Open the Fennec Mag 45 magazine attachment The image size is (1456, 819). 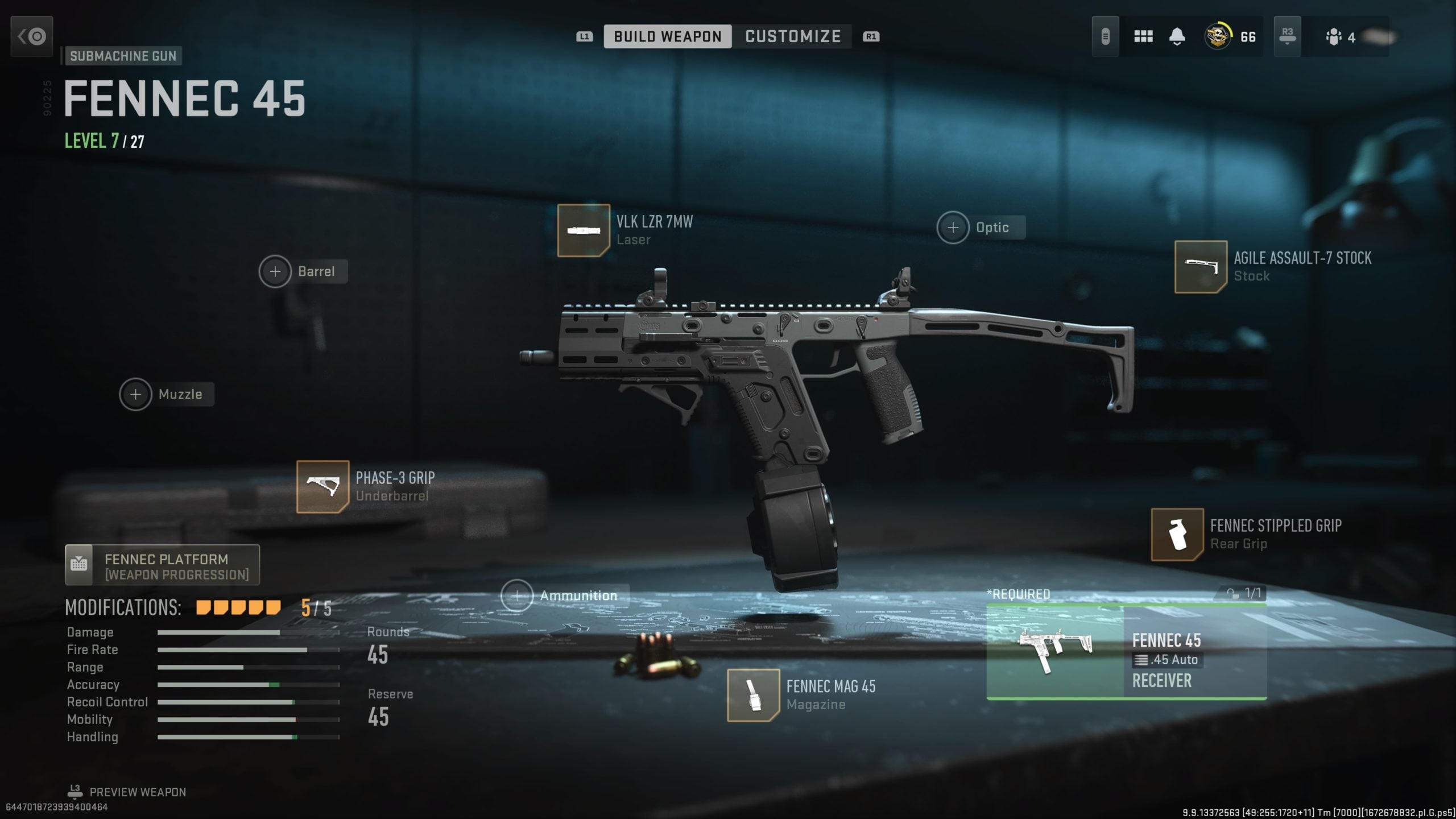[x=752, y=695]
